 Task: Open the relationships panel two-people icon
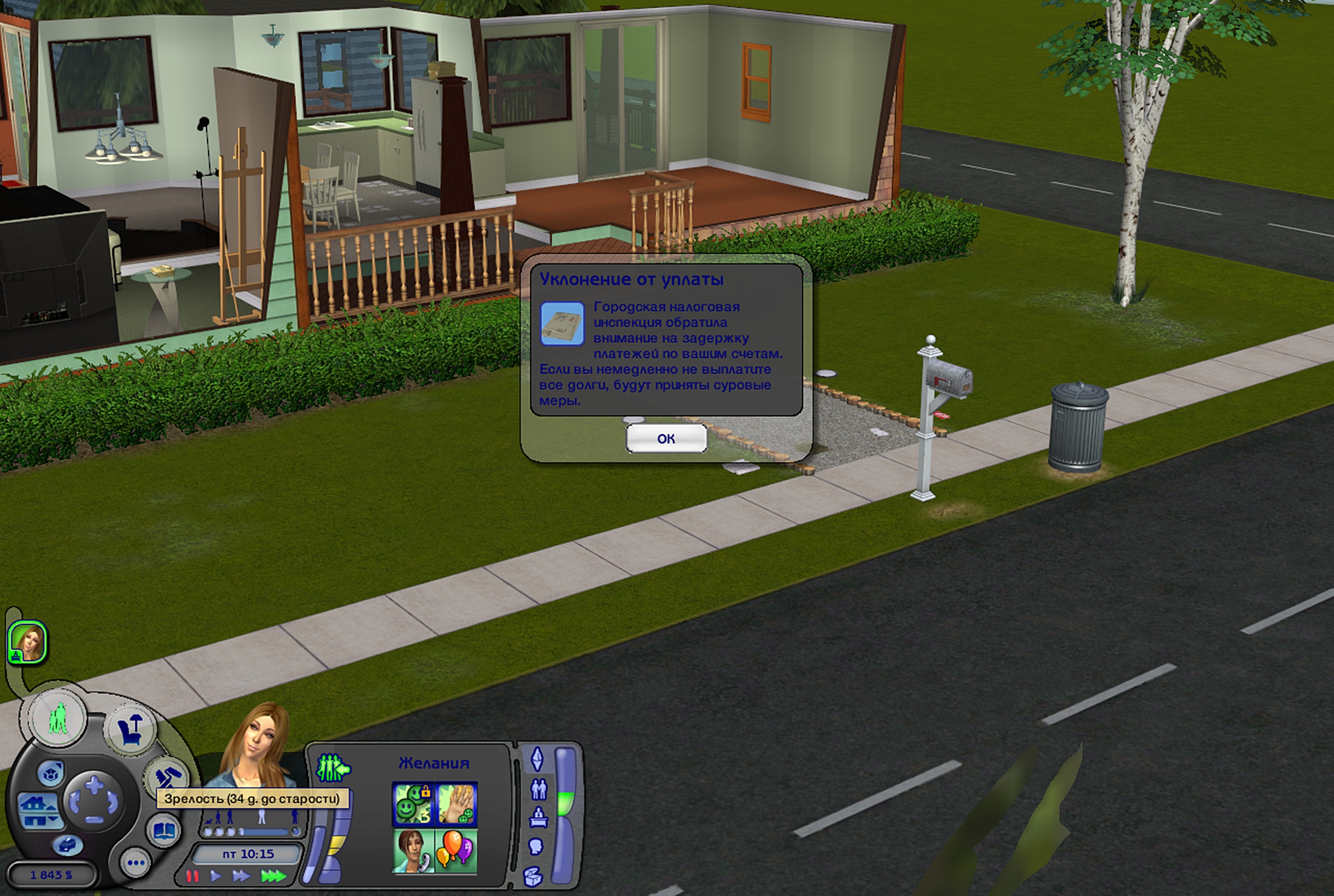538,789
